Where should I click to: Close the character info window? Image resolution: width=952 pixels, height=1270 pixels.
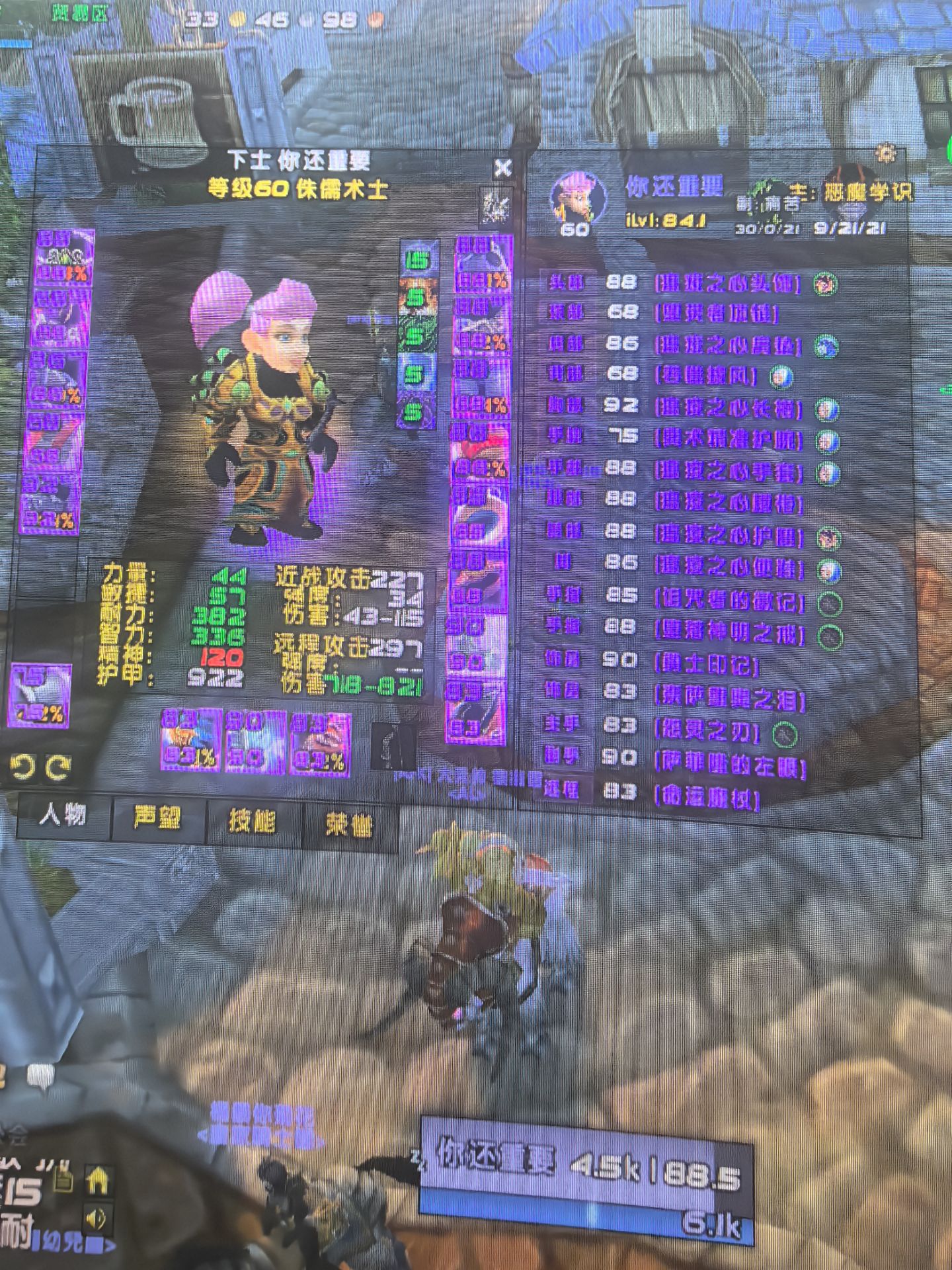point(502,168)
